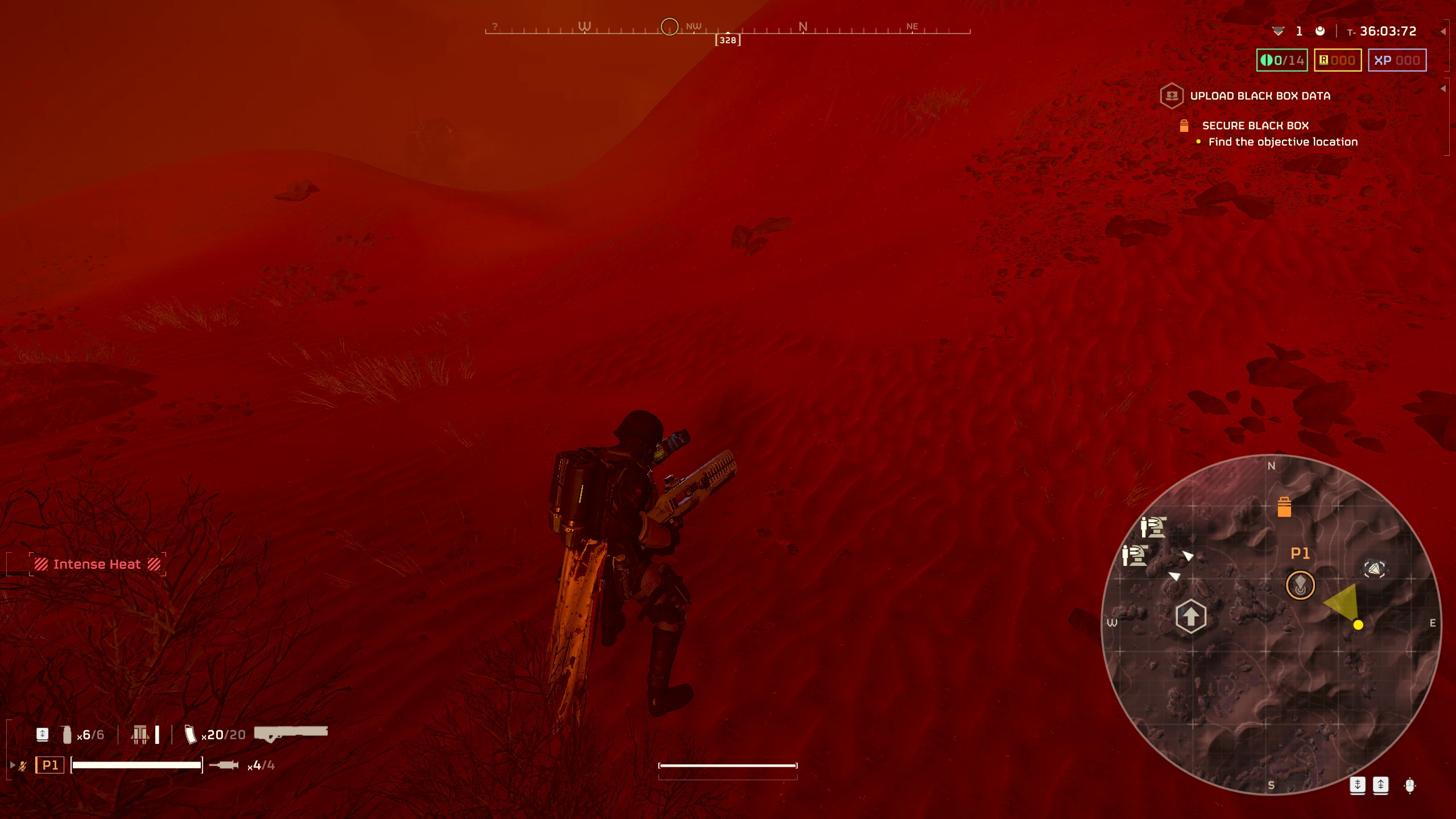Select the grenade icon

tap(67, 735)
